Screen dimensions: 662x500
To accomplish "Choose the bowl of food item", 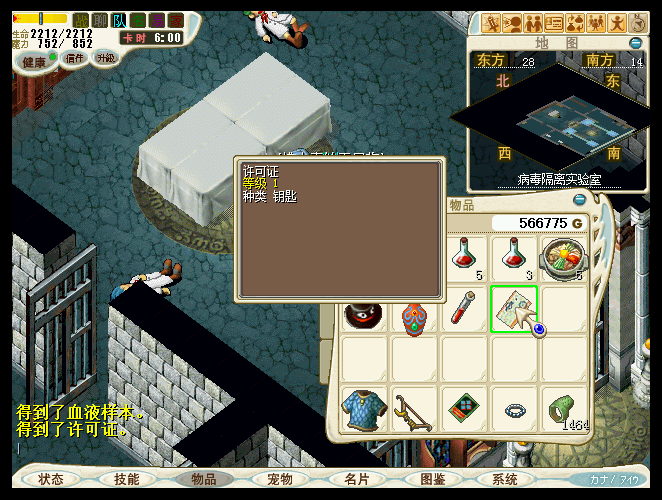I will (x=563, y=258).
